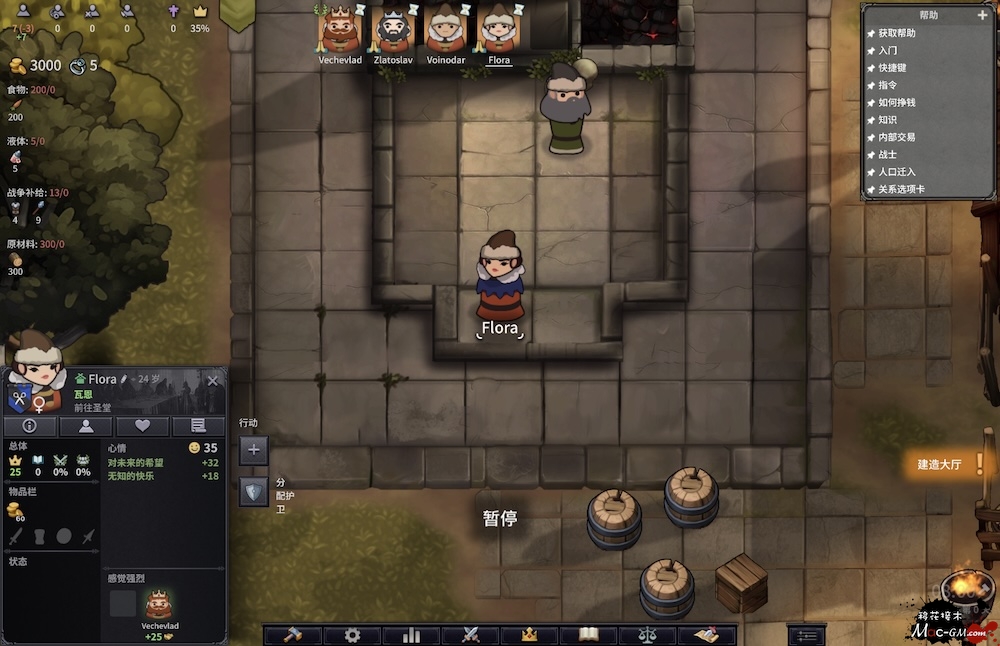Switch to the person silhouette tab
The image size is (1000, 646).
click(x=86, y=426)
